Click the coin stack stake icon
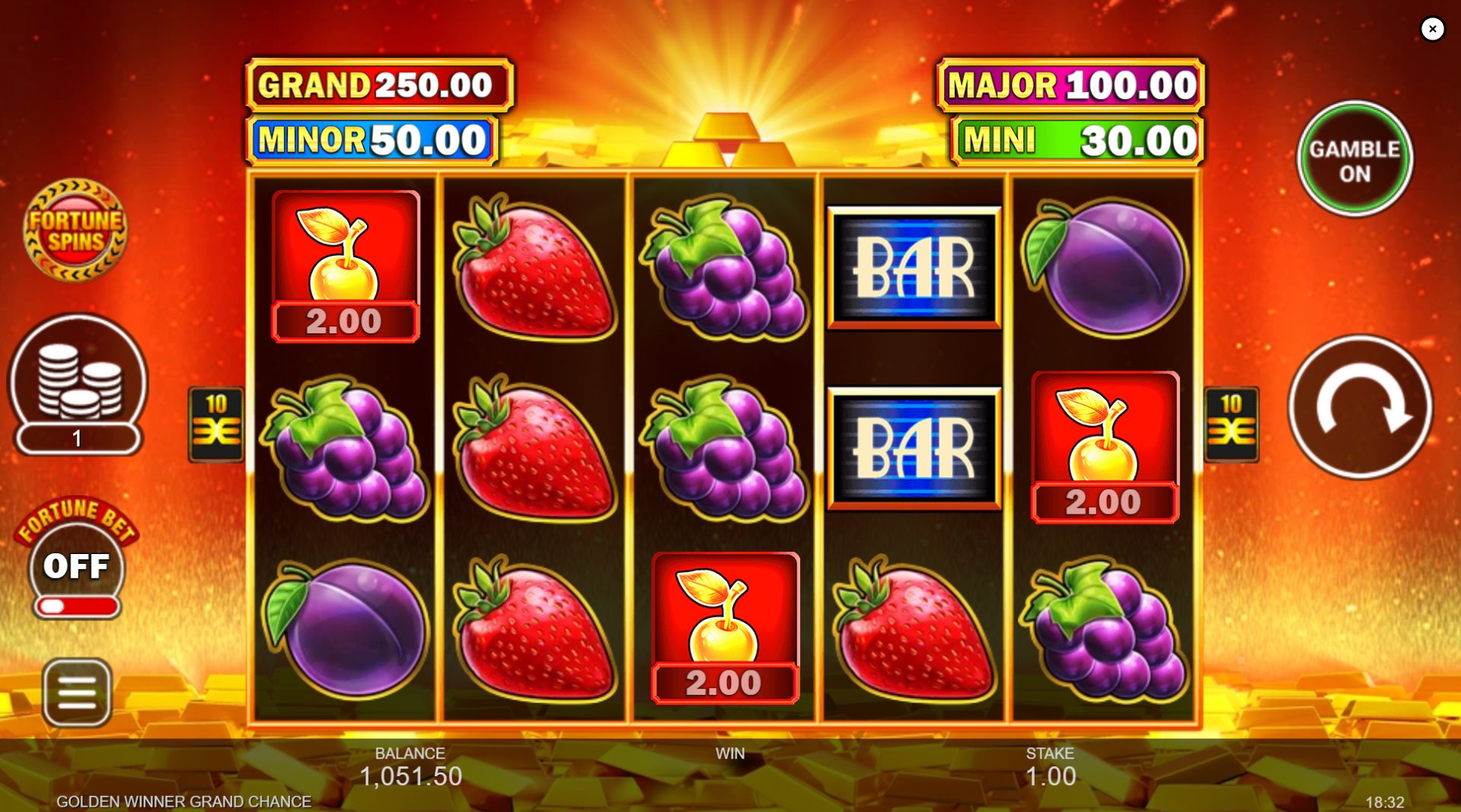 click(x=76, y=388)
